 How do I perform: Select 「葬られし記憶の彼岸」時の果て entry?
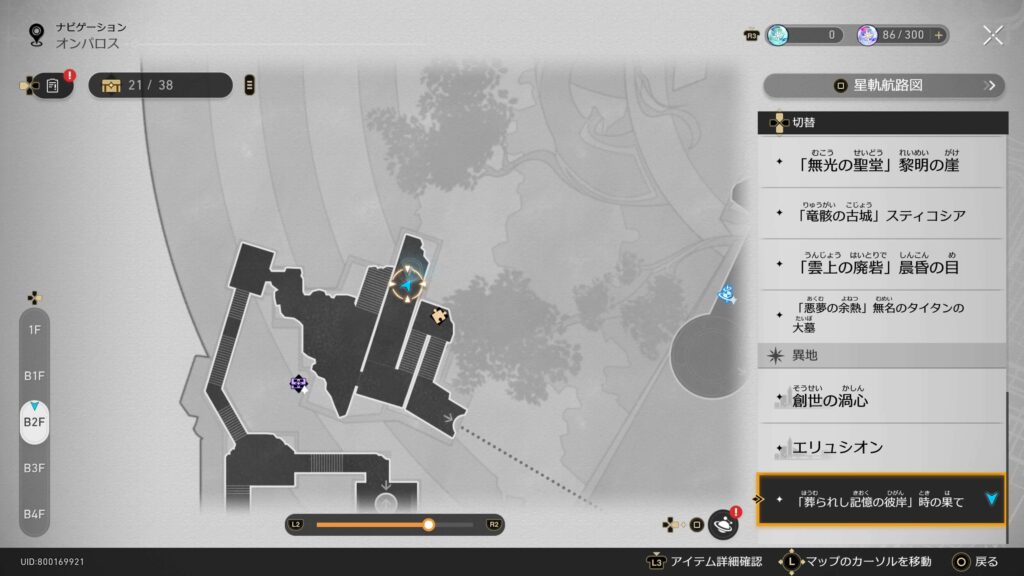pos(880,499)
